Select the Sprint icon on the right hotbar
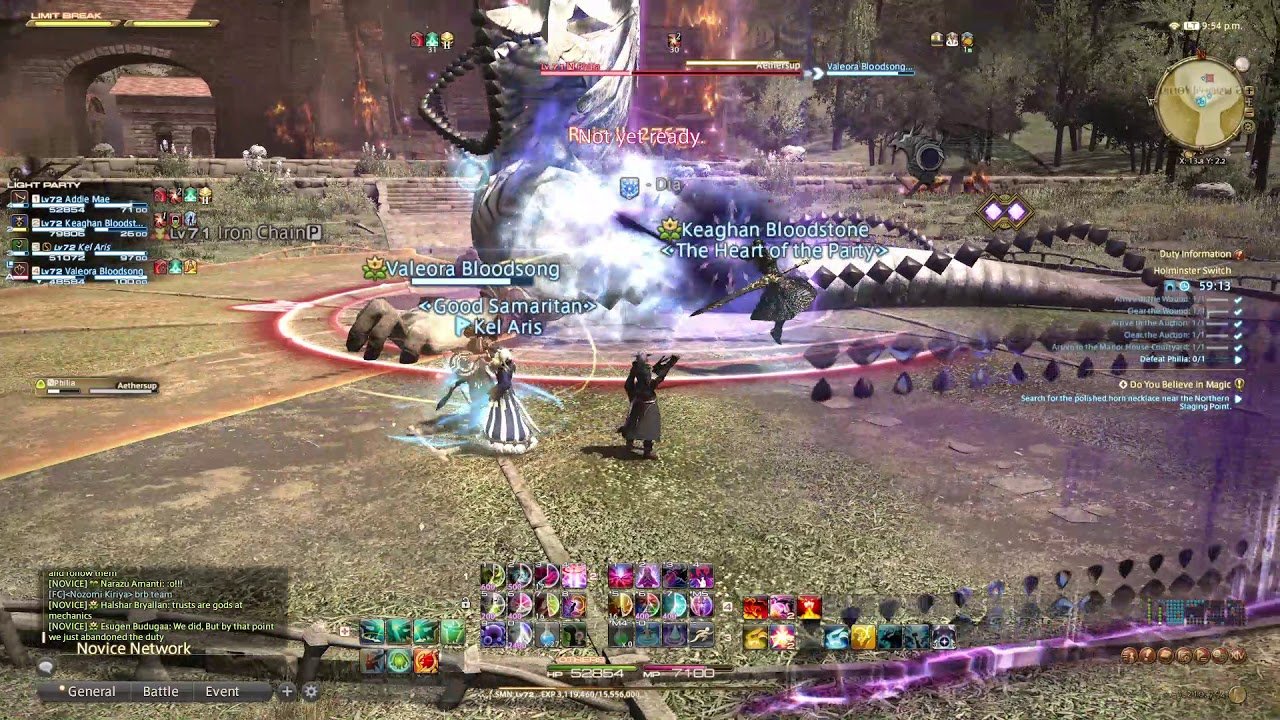This screenshot has width=1280, height=720. 704,634
